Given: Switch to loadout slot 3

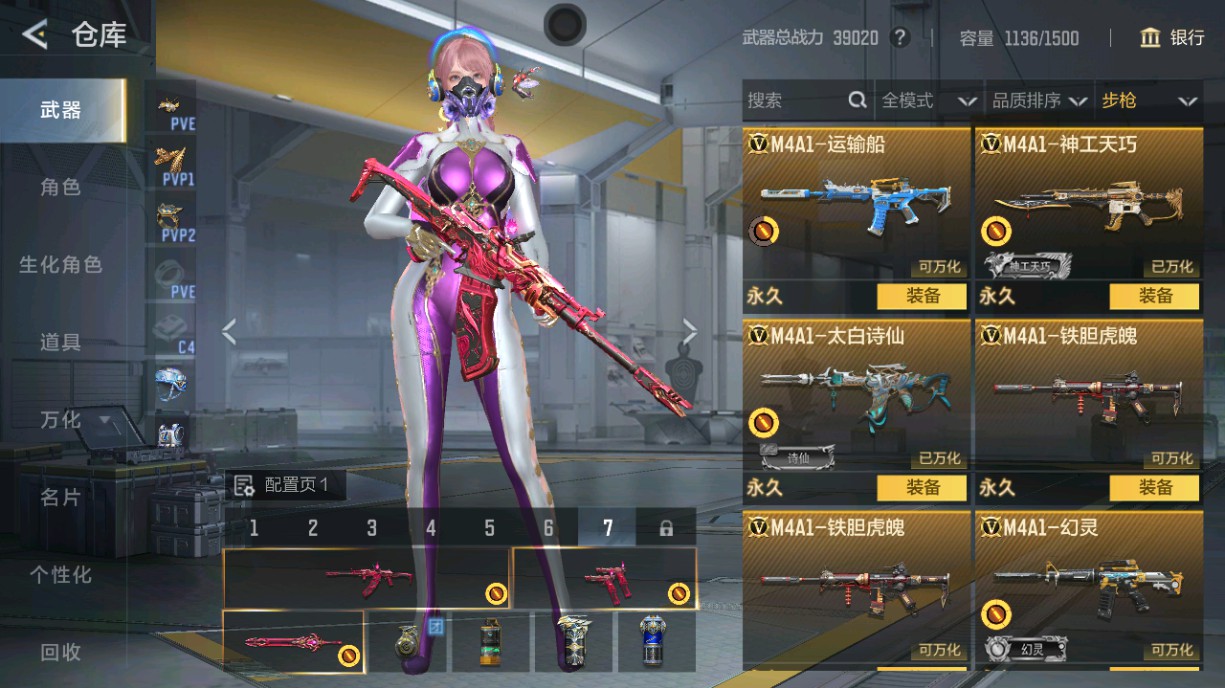Looking at the screenshot, I should tap(372, 528).
